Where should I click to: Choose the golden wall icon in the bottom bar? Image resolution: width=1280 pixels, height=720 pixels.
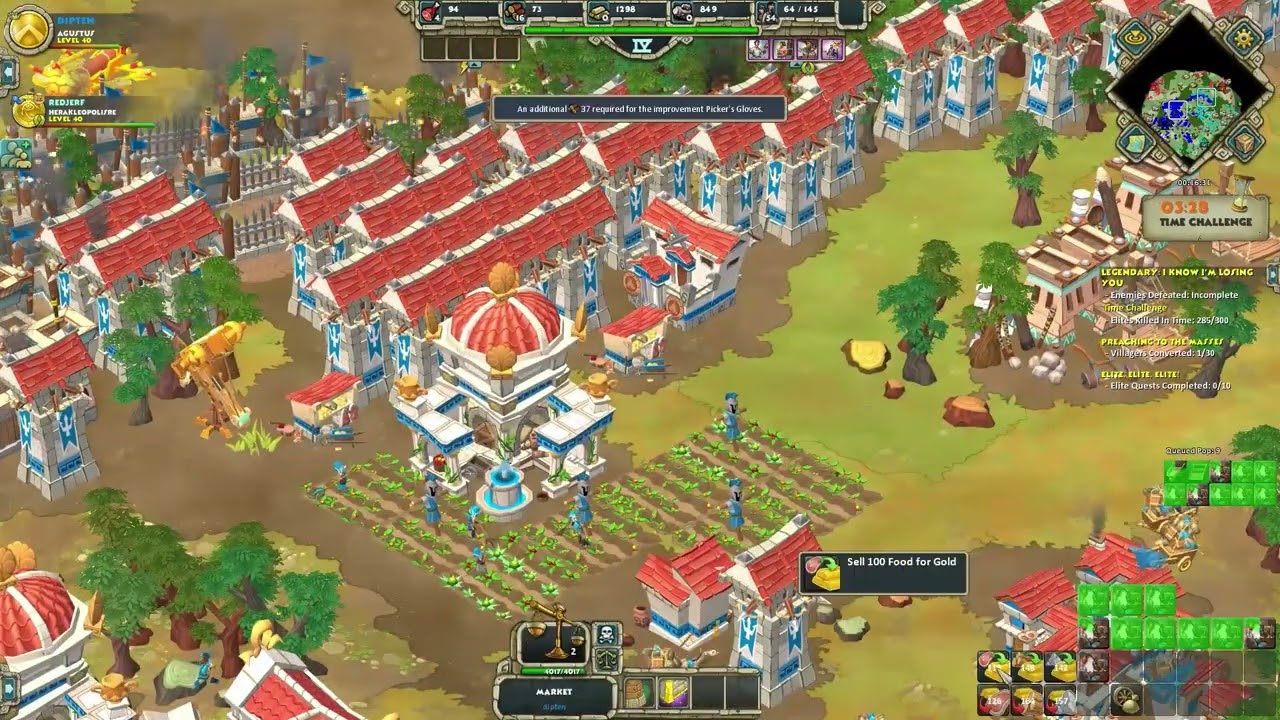[671, 692]
